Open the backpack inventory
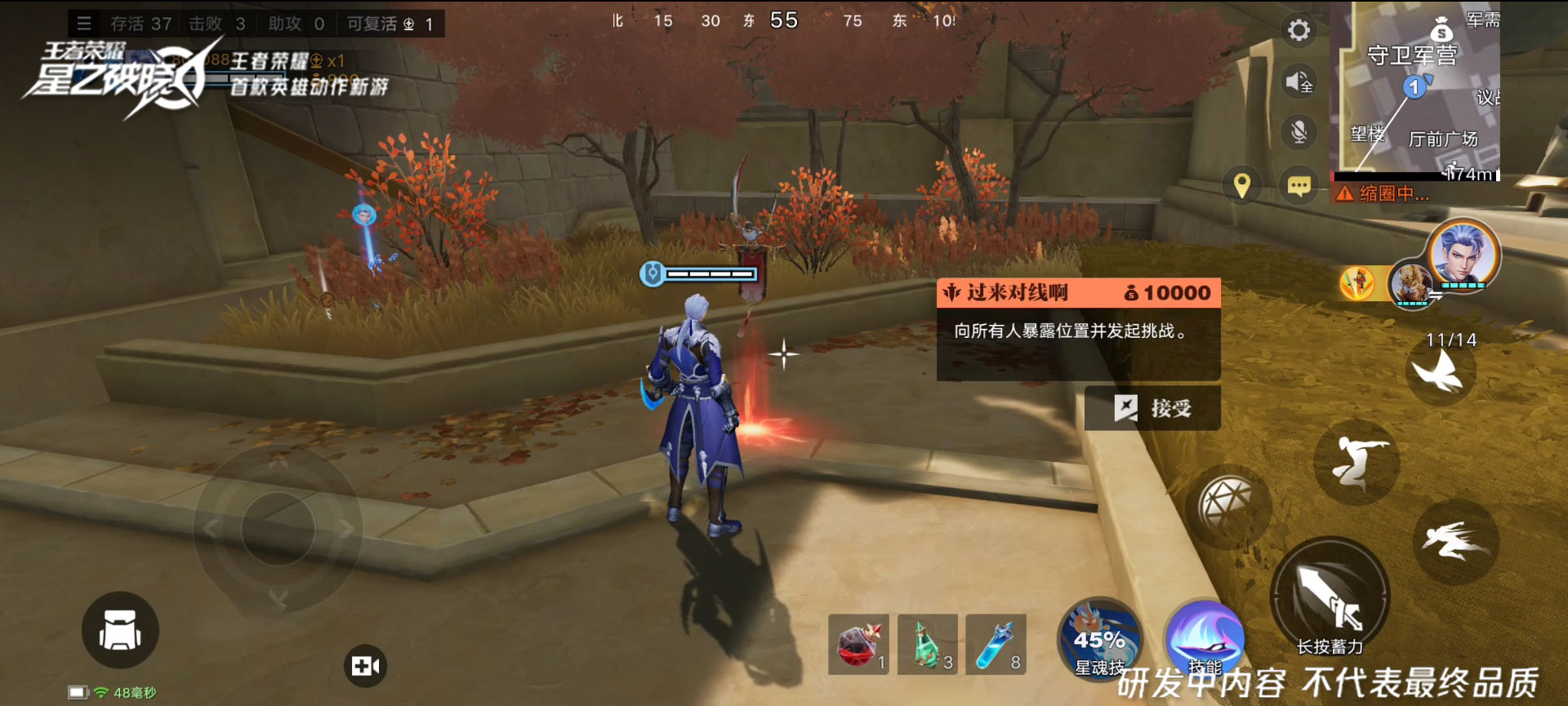 pyautogui.click(x=120, y=630)
